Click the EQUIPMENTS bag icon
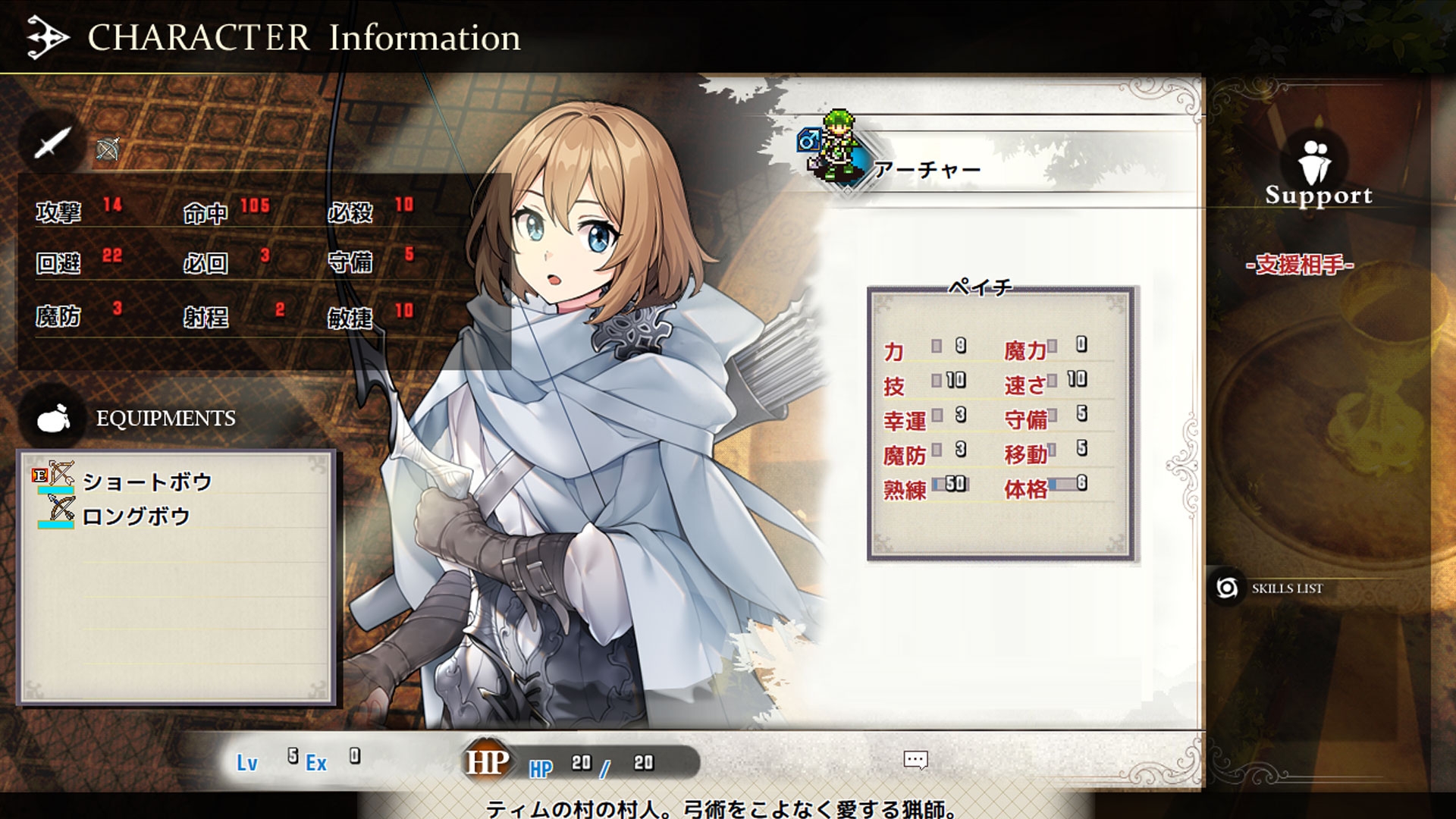The width and height of the screenshot is (1456, 819). [x=54, y=418]
